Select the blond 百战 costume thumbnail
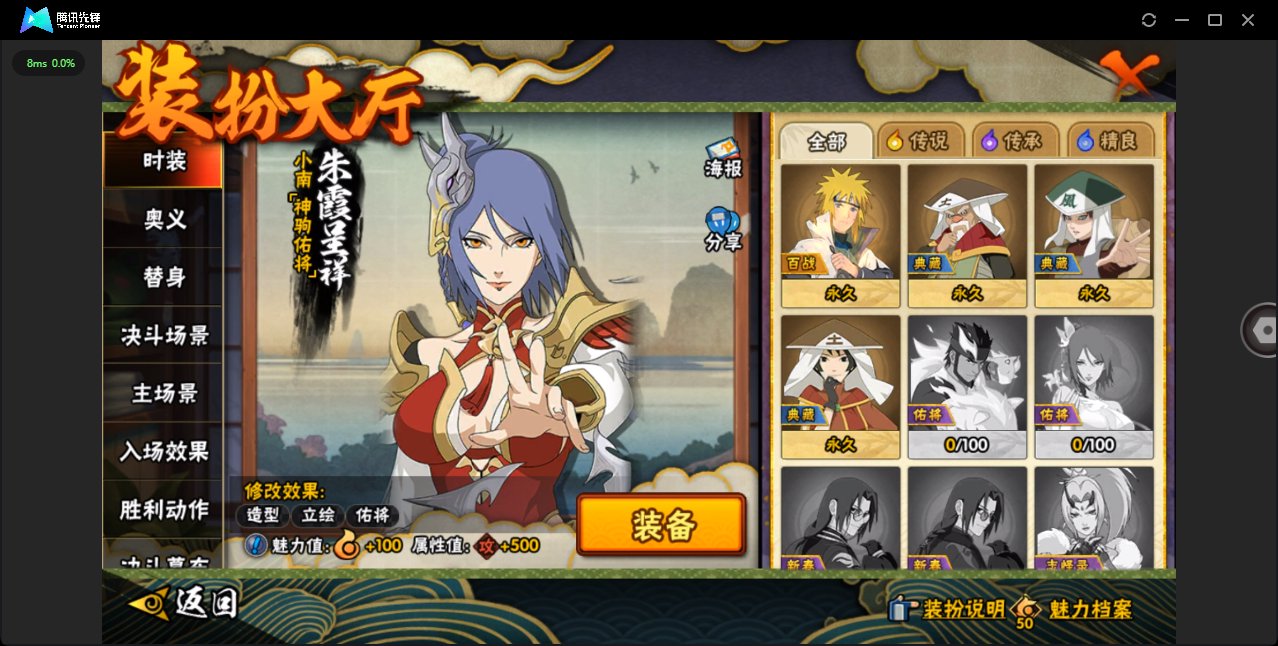The height and width of the screenshot is (646, 1278). point(840,235)
